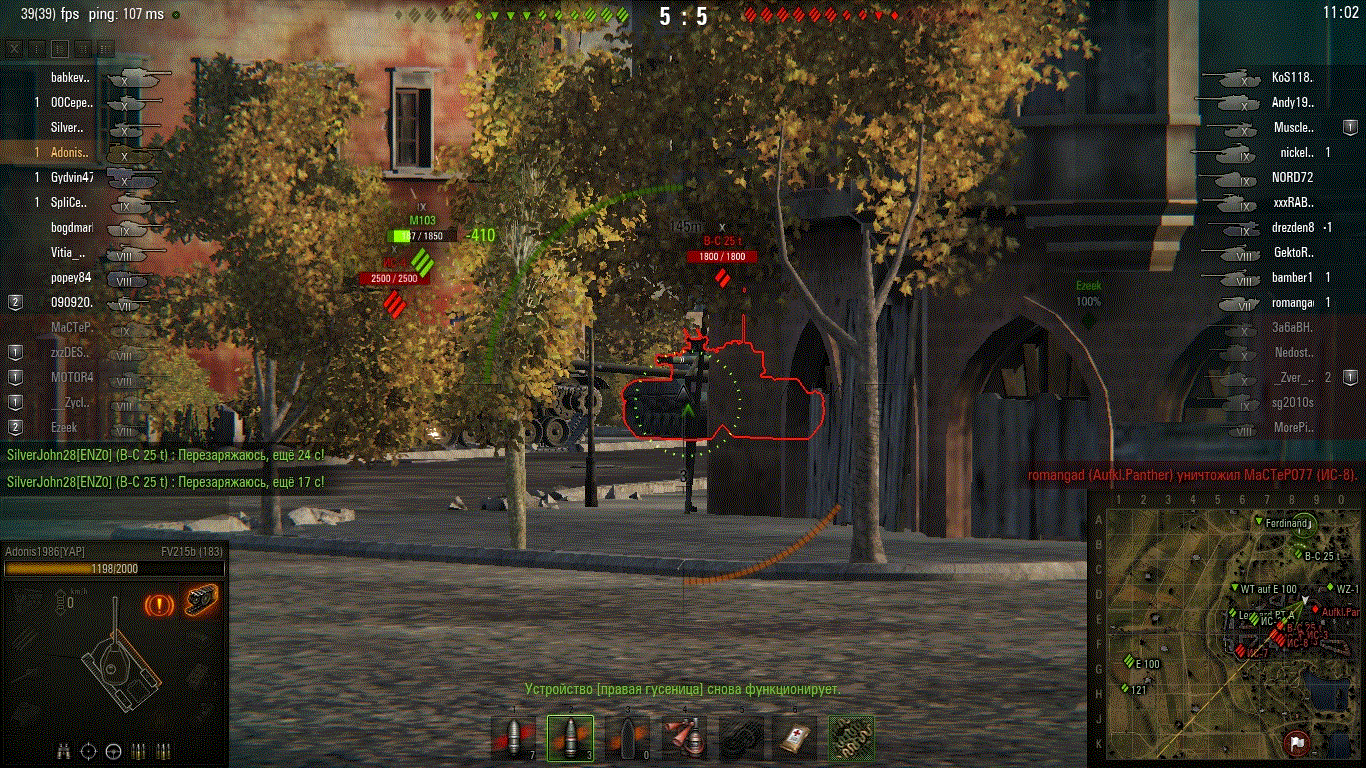The image size is (1366, 768).
Task: Click the white flag button on the minimap
Action: [1297, 743]
